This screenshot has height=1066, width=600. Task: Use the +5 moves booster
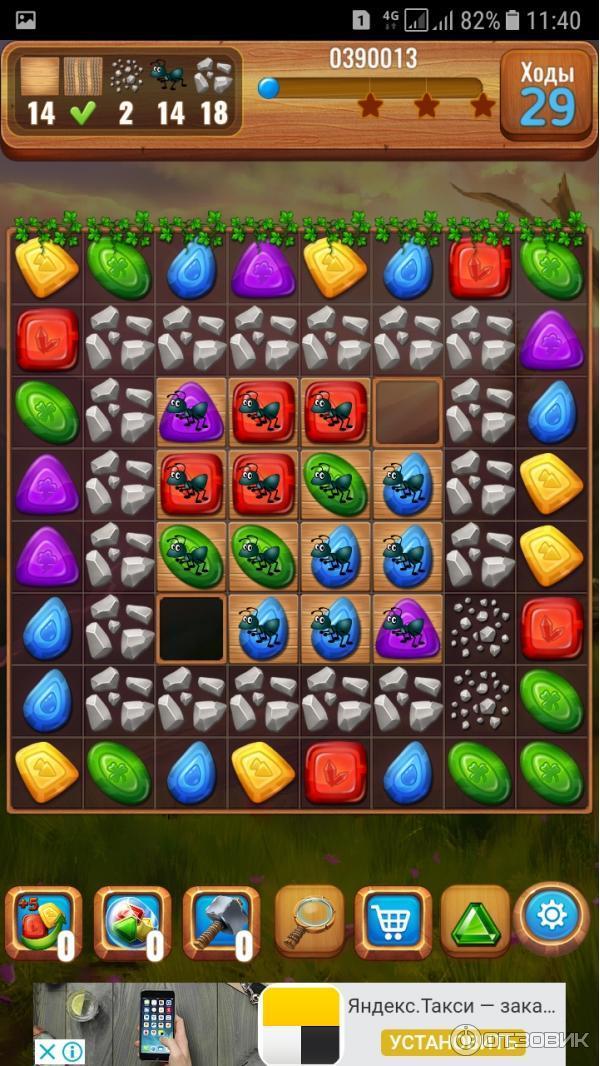point(41,921)
